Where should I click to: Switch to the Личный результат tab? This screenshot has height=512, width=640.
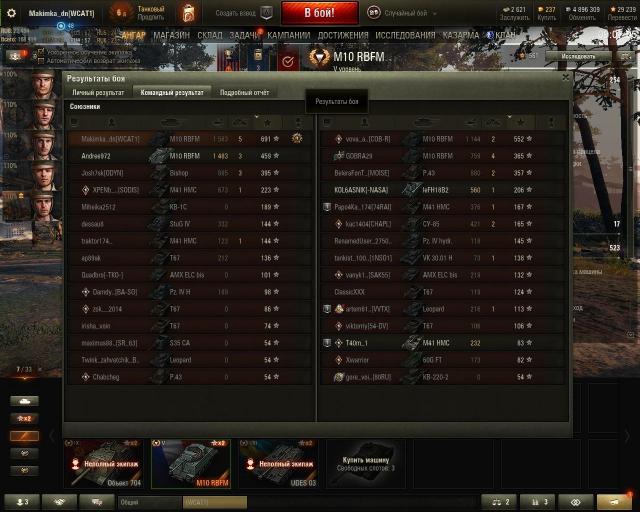pos(97,92)
